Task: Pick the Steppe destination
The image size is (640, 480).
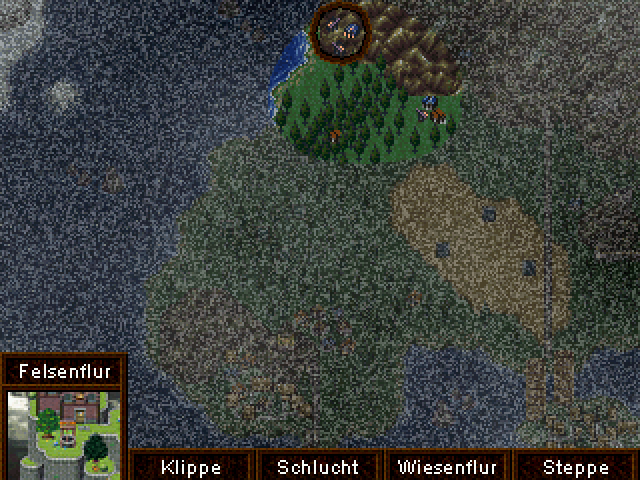Action: [x=575, y=467]
